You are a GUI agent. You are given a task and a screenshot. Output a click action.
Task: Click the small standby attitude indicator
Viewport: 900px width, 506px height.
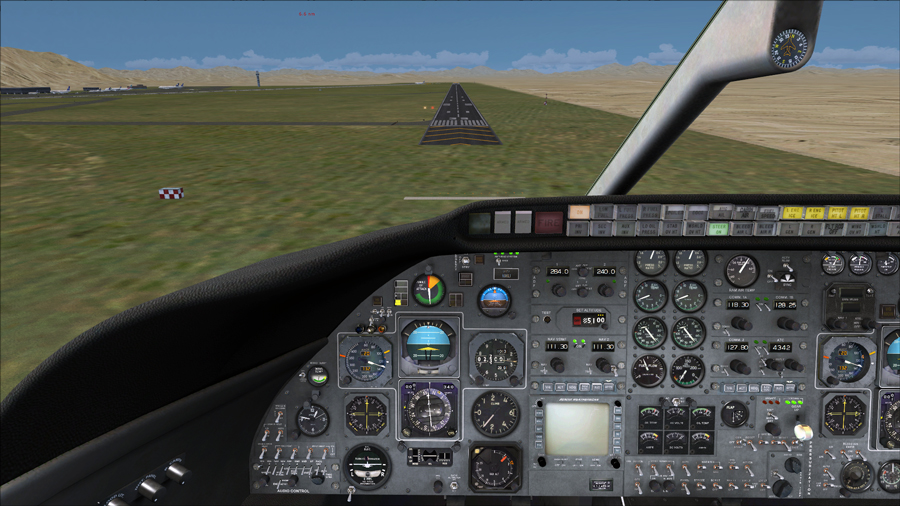494,299
